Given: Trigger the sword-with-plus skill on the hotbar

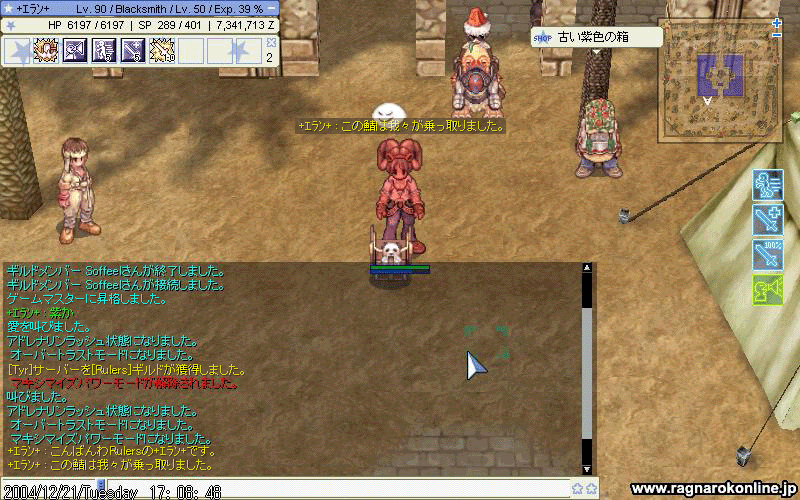Looking at the screenshot, I should click(133, 50).
